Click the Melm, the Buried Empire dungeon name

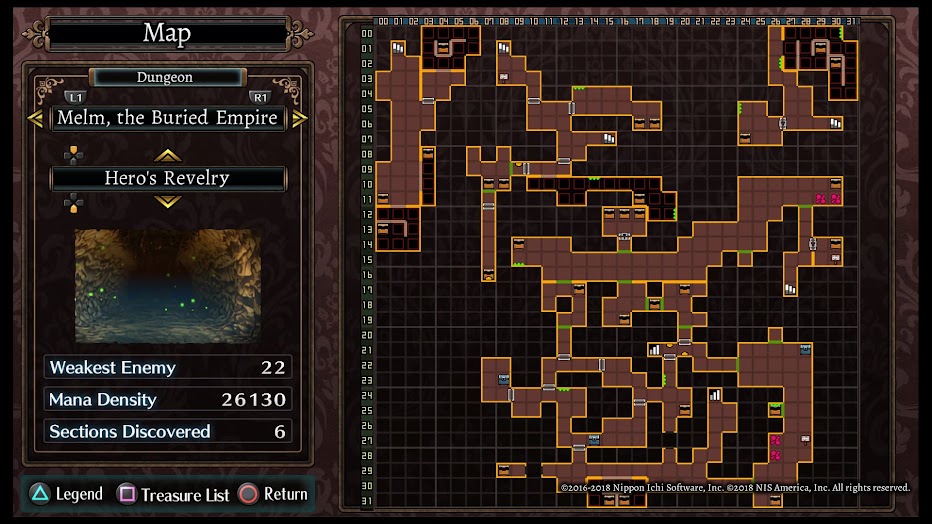pyautogui.click(x=167, y=118)
